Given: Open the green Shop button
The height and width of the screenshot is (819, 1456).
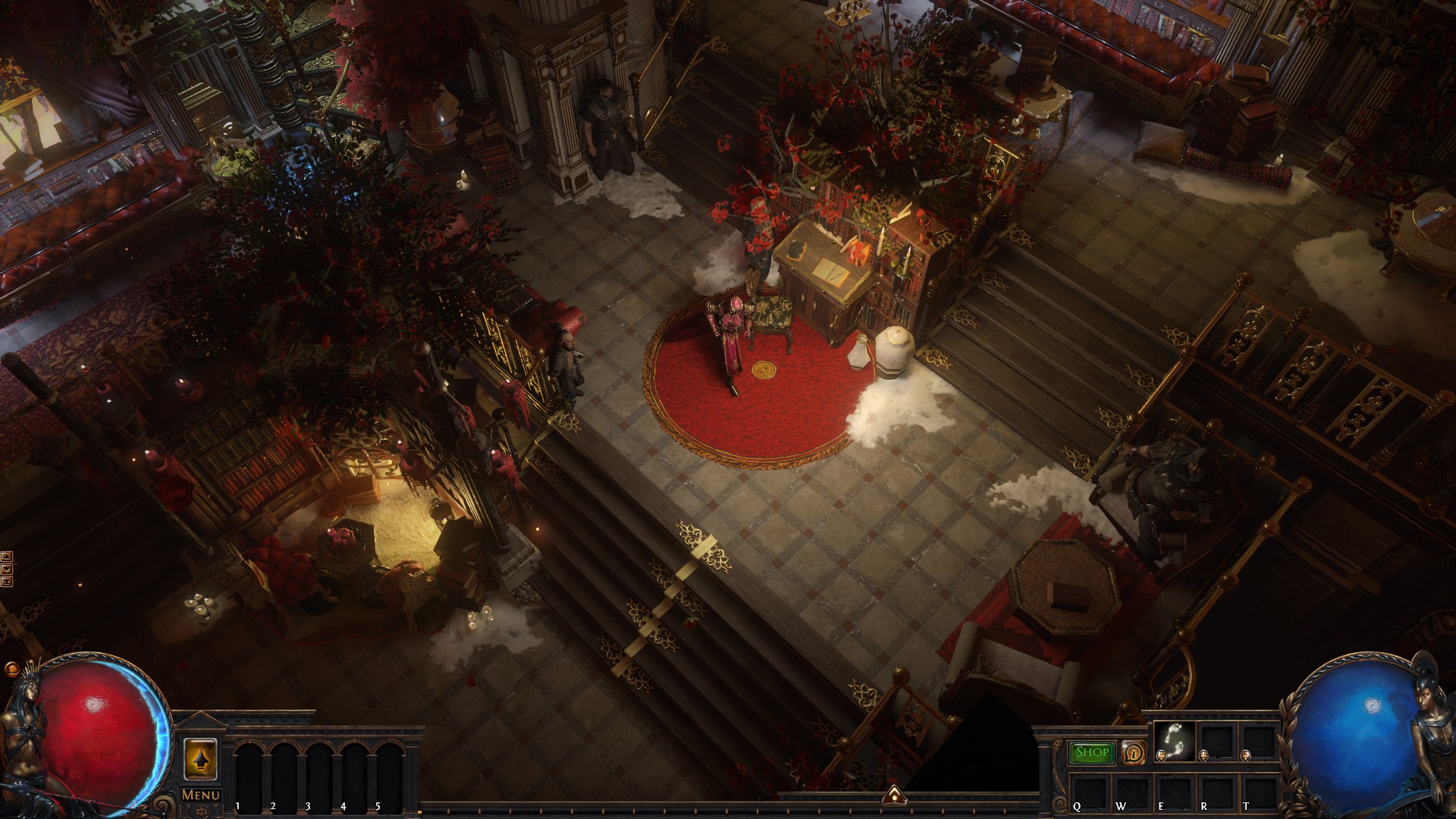Looking at the screenshot, I should point(1092,752).
